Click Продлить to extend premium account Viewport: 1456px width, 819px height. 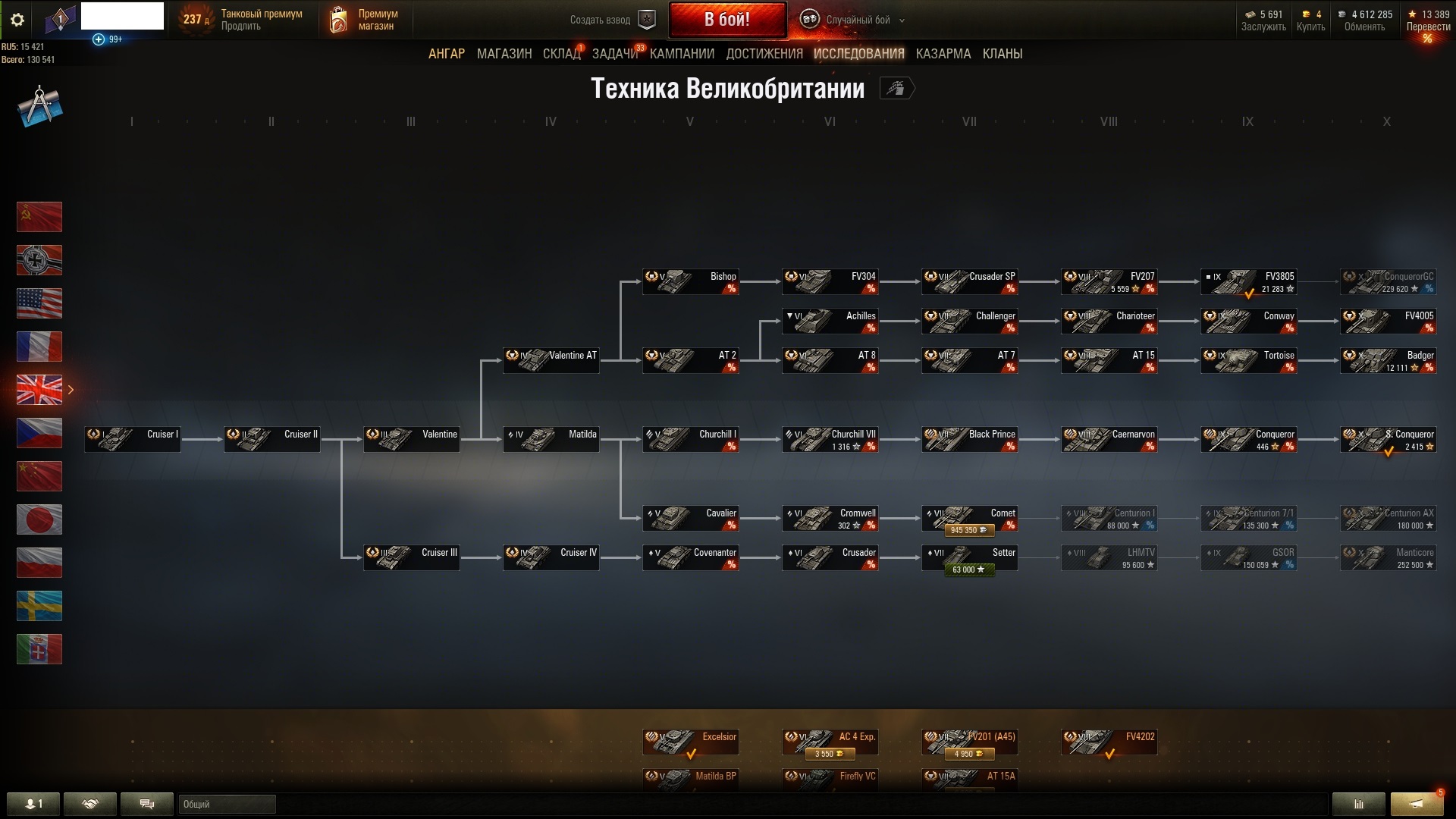click(x=240, y=25)
